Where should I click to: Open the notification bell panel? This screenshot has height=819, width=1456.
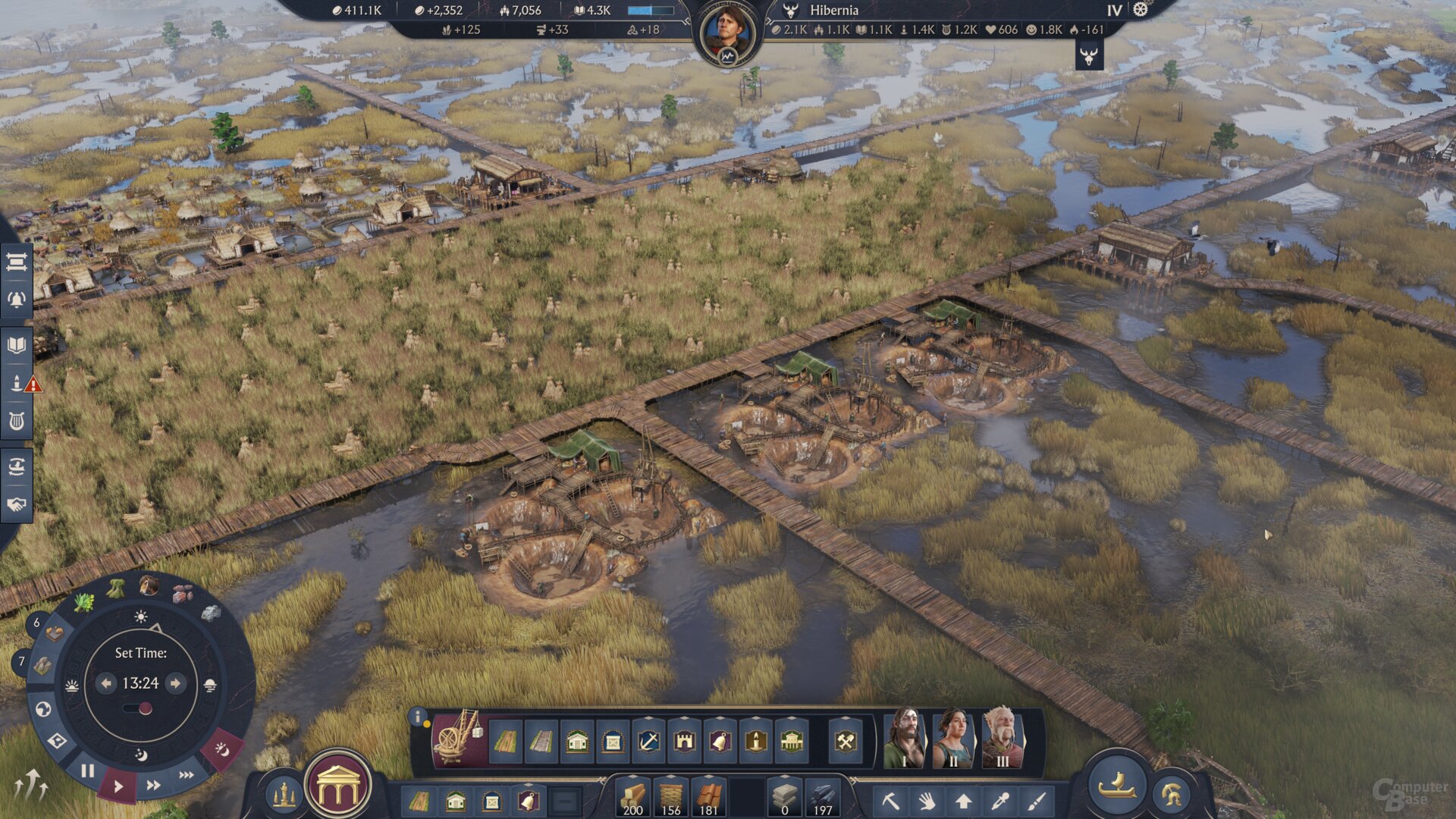tap(17, 300)
